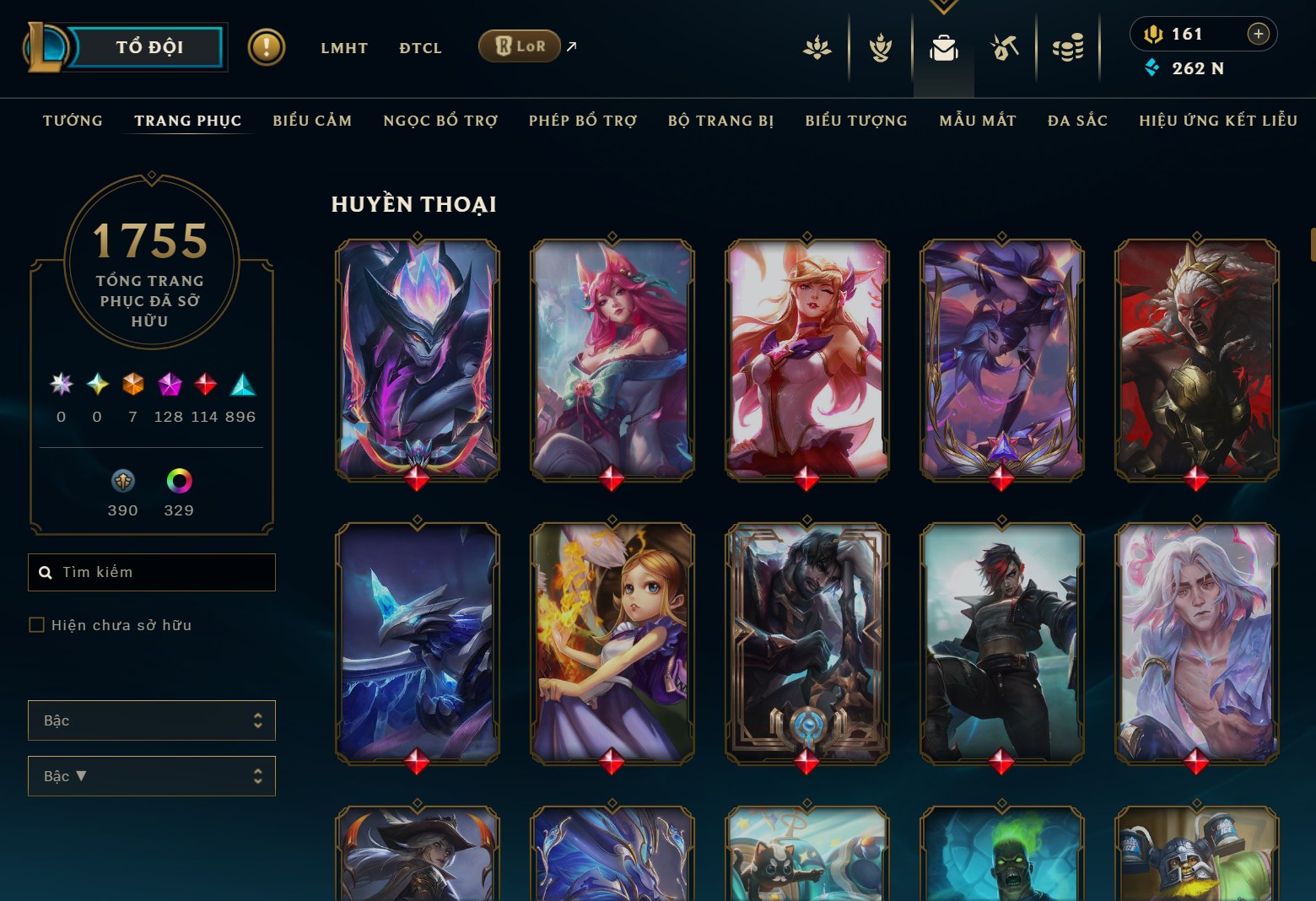Click the chroma color wheel showing 329
1316x901 pixels.
tap(178, 483)
